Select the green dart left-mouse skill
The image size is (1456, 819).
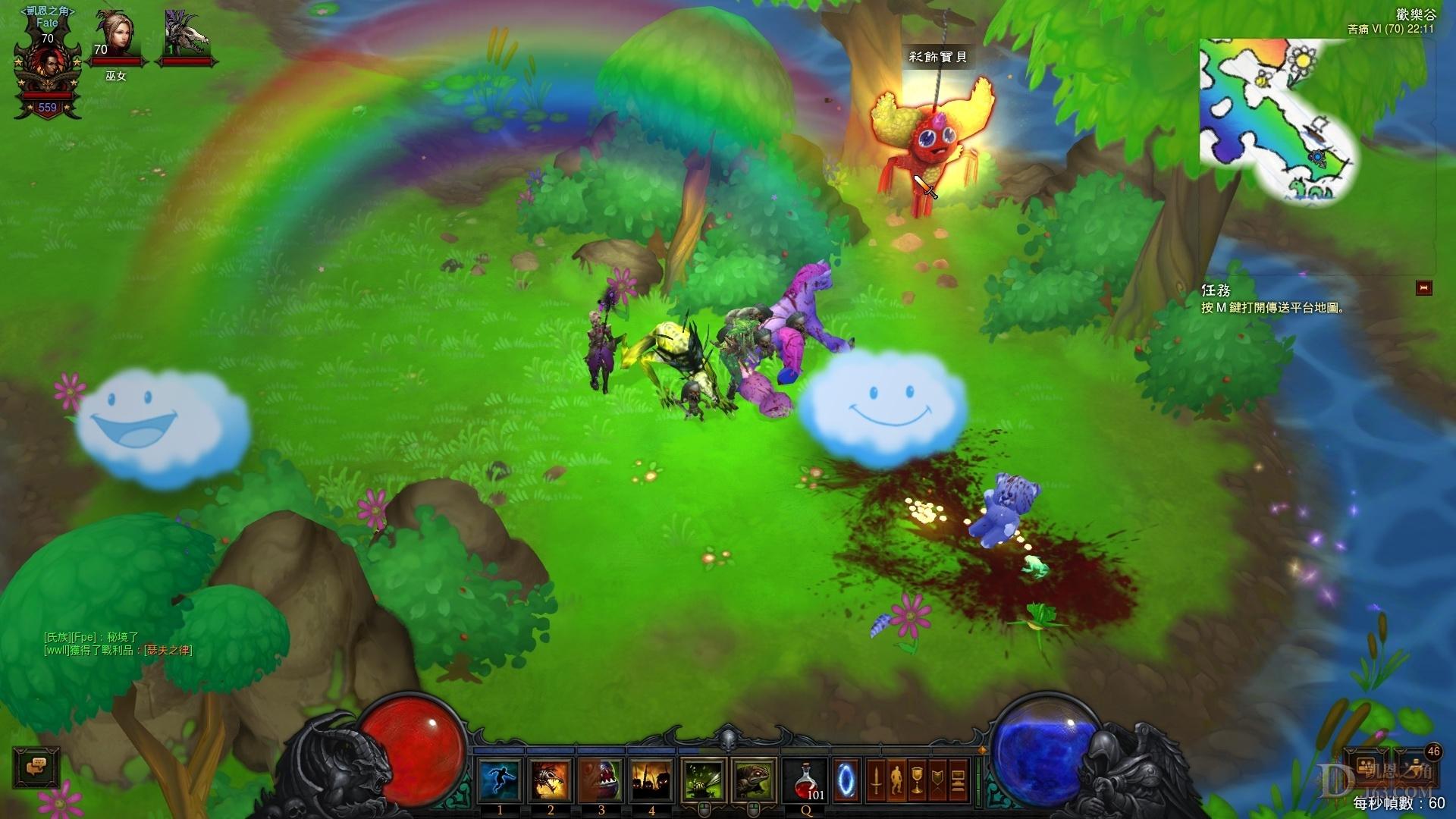coord(704,780)
